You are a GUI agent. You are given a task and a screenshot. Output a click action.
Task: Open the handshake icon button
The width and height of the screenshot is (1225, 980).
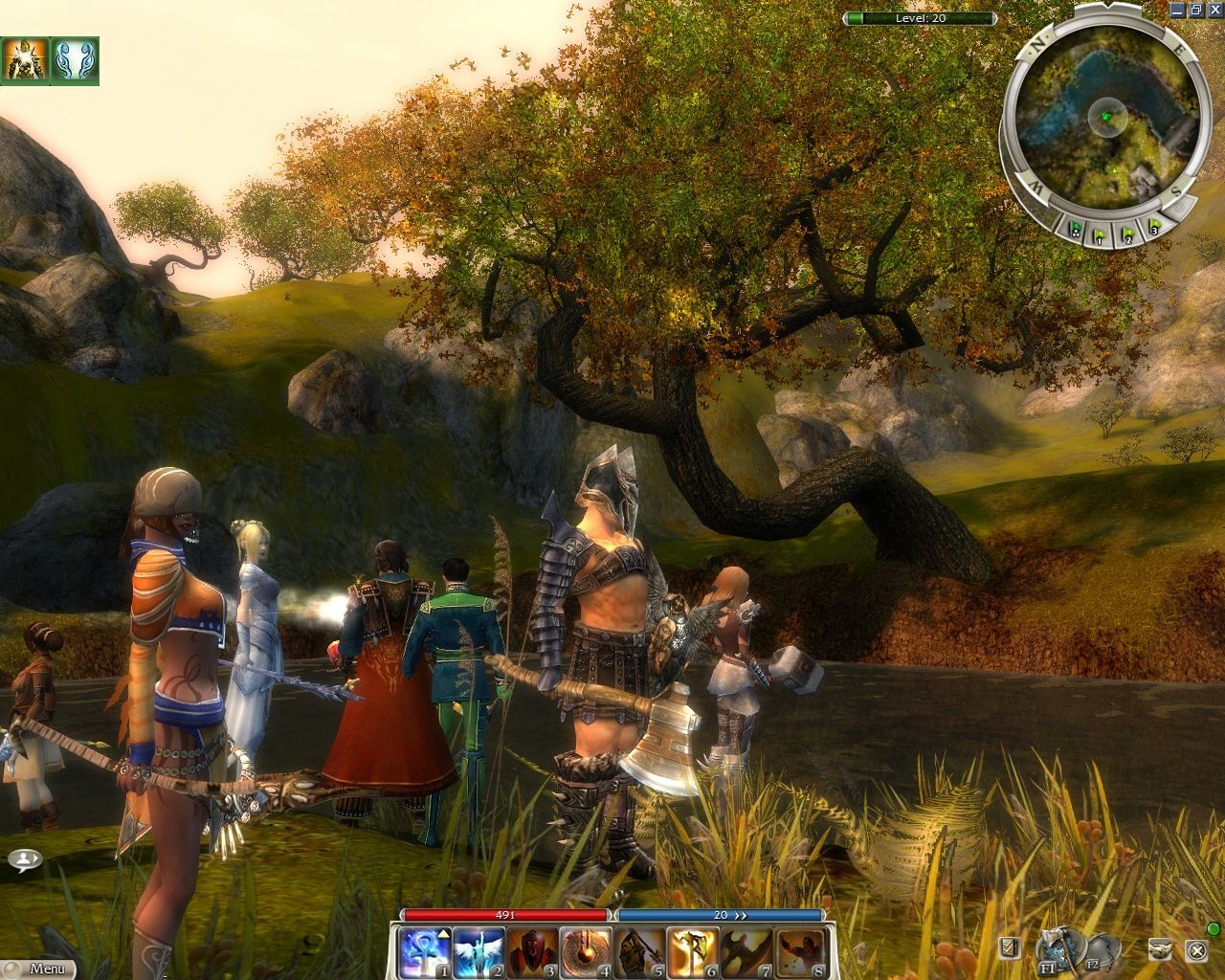(1161, 948)
